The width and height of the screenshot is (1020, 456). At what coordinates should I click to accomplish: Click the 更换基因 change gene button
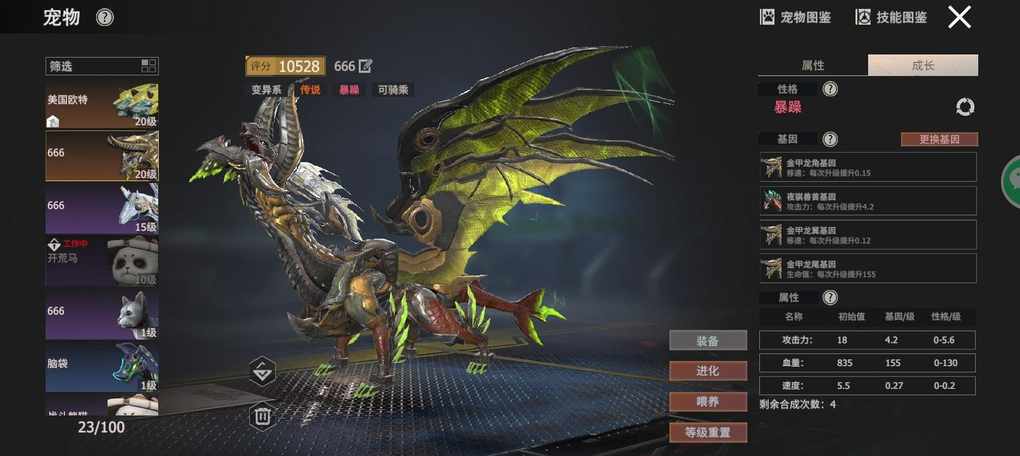[939, 139]
